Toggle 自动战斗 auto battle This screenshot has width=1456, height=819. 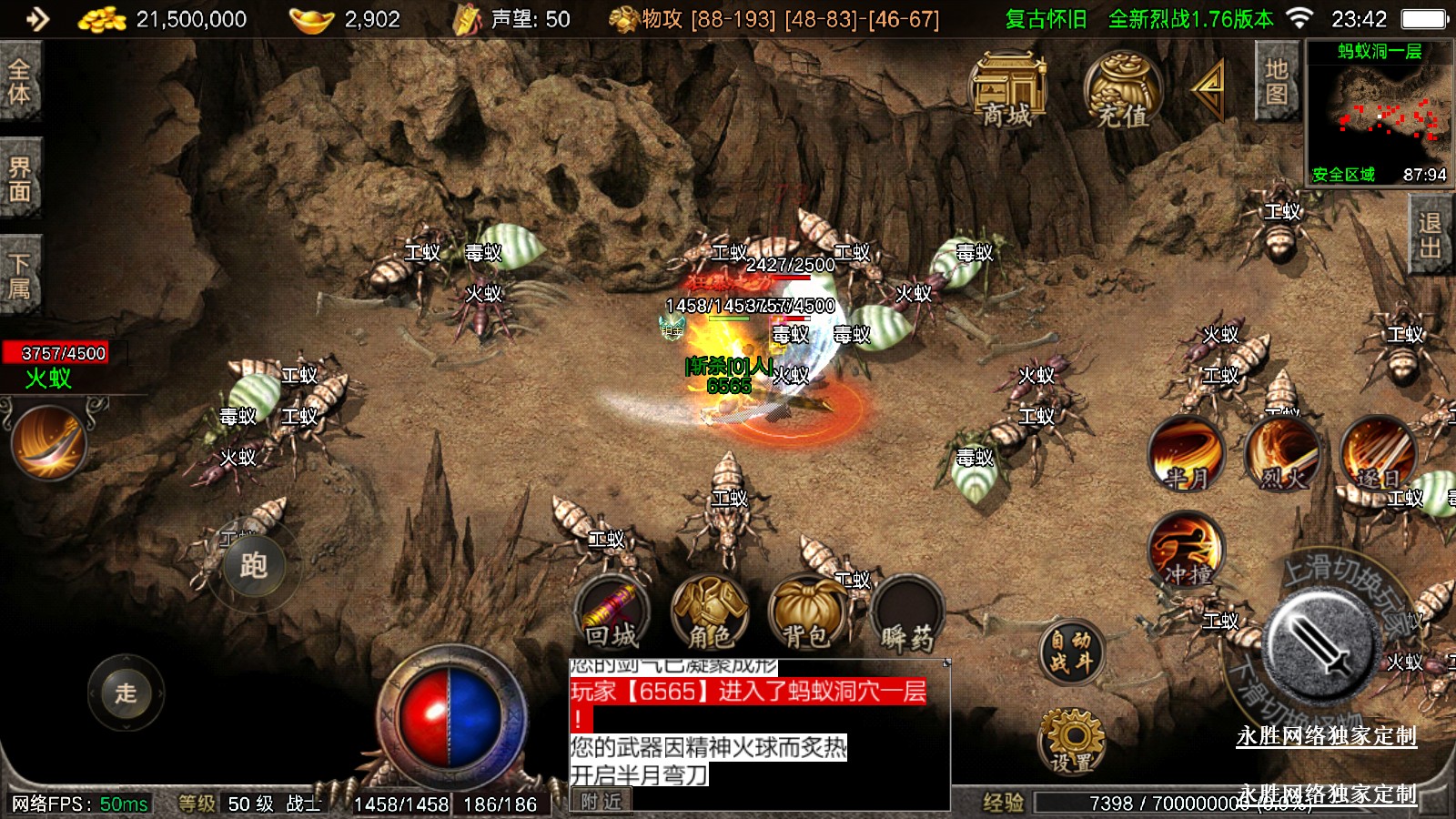(1071, 652)
